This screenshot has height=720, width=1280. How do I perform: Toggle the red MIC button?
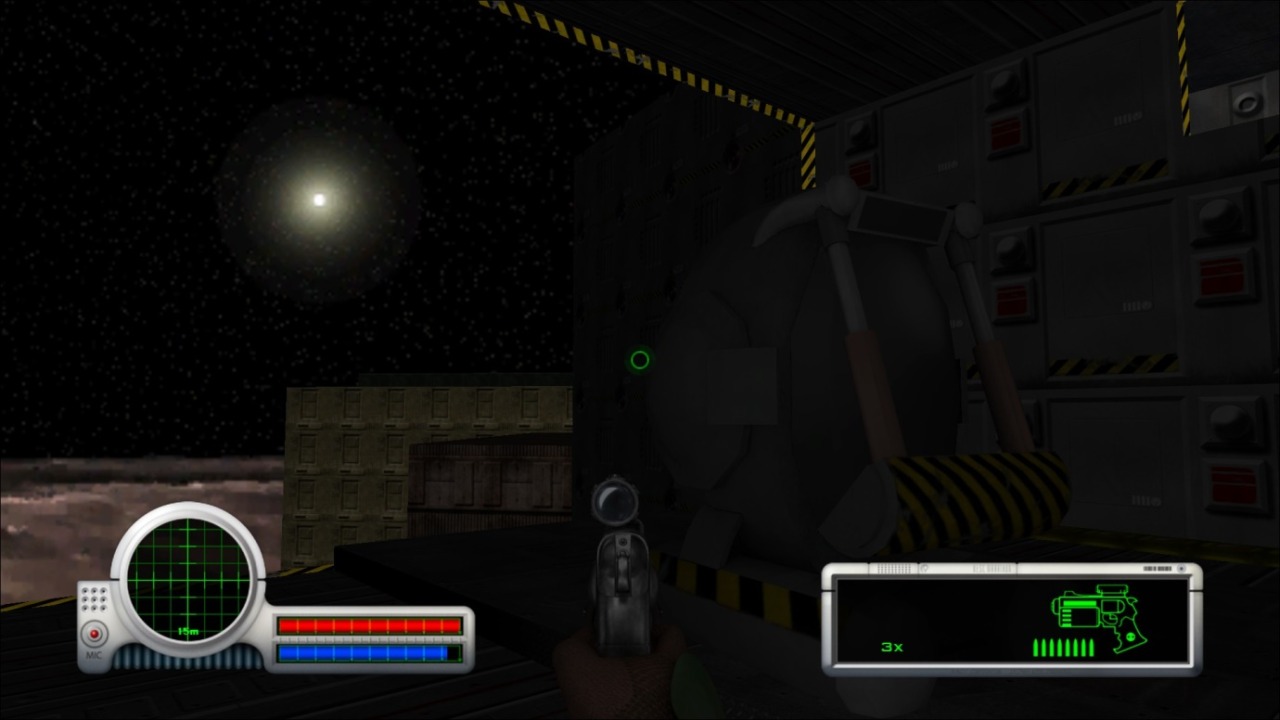pos(95,634)
